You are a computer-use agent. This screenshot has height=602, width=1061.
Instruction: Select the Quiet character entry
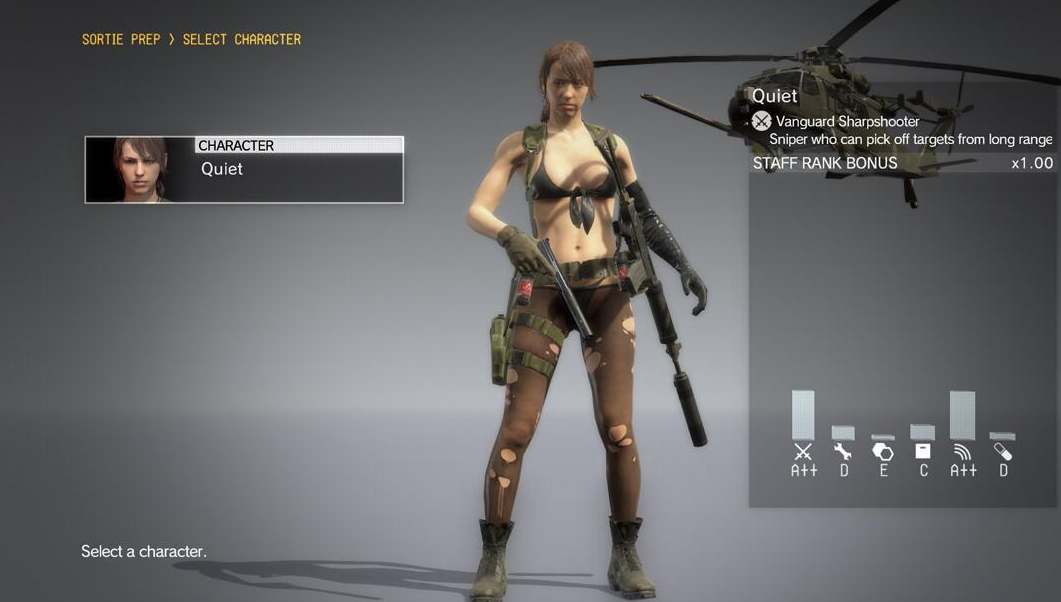(298, 170)
